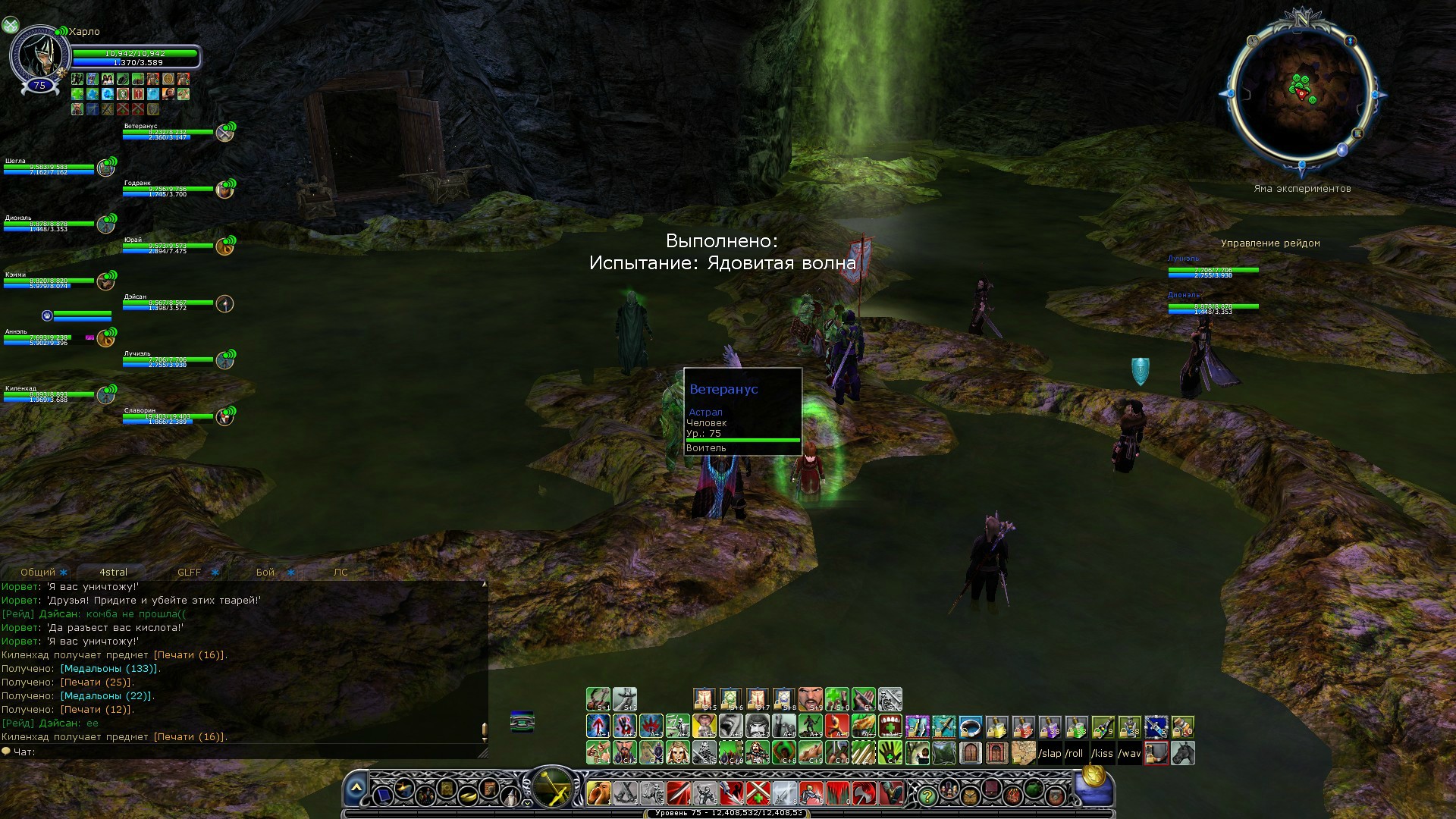Image resolution: width=1456 pixels, height=819 pixels.
Task: Activate the /roll quickslot
Action: pos(1075,754)
